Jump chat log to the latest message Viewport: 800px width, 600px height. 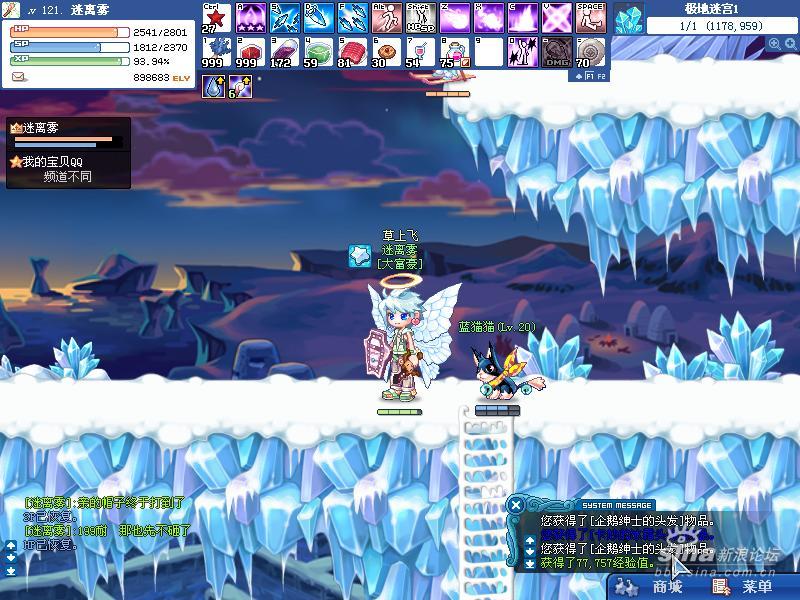pos(10,570)
